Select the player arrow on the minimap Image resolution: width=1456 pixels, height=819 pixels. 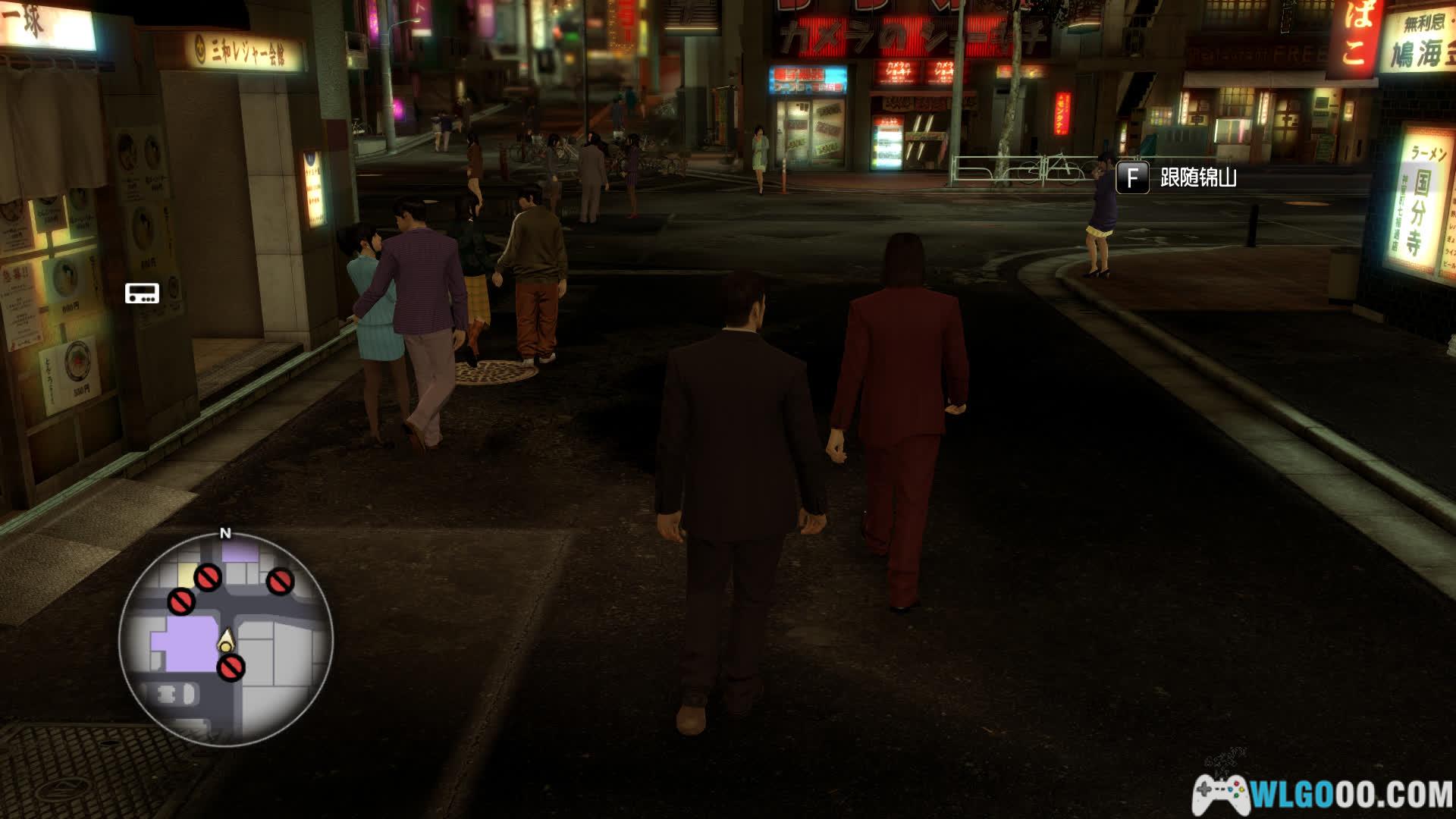[x=226, y=642]
